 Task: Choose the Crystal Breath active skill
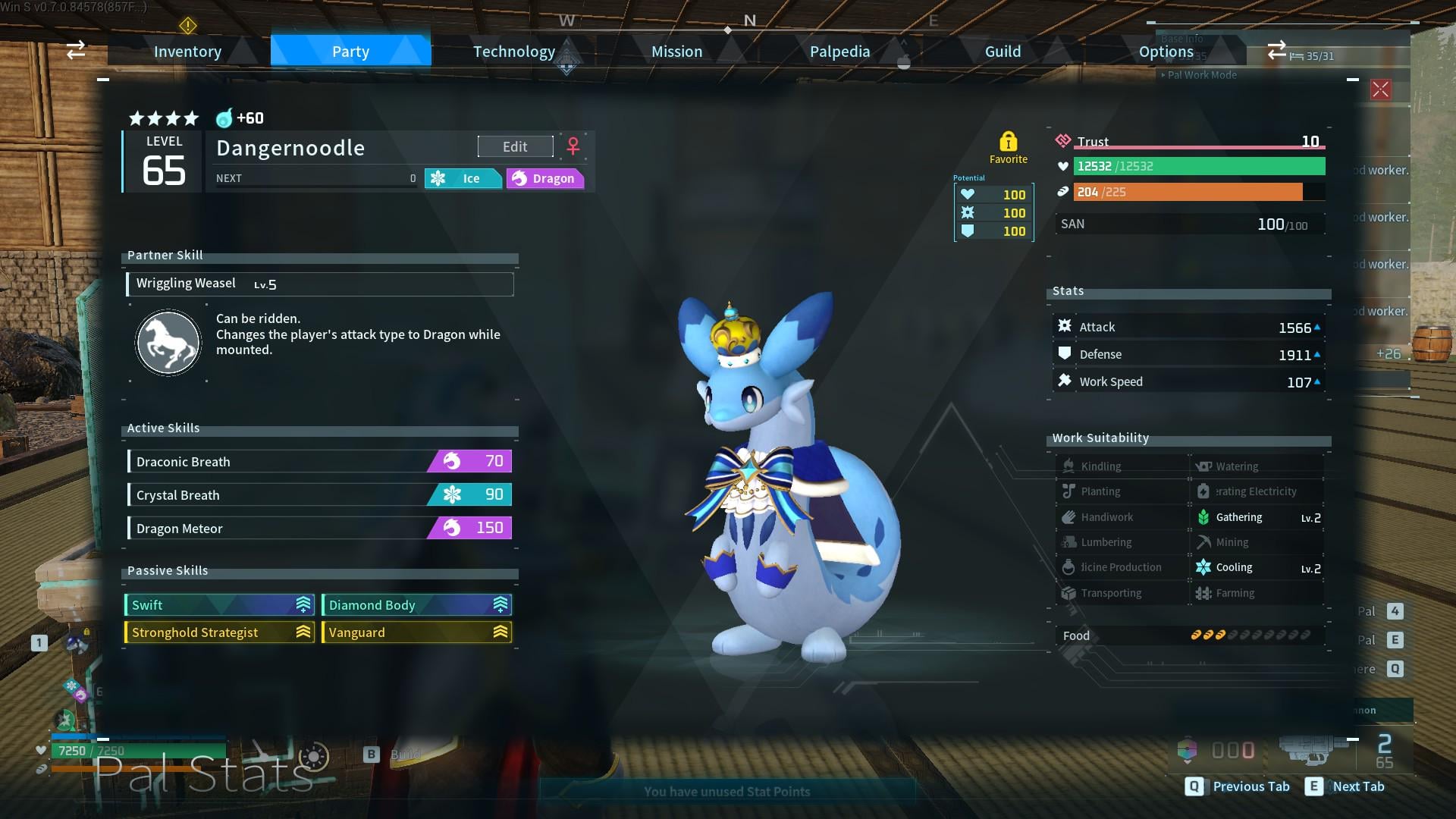point(319,494)
